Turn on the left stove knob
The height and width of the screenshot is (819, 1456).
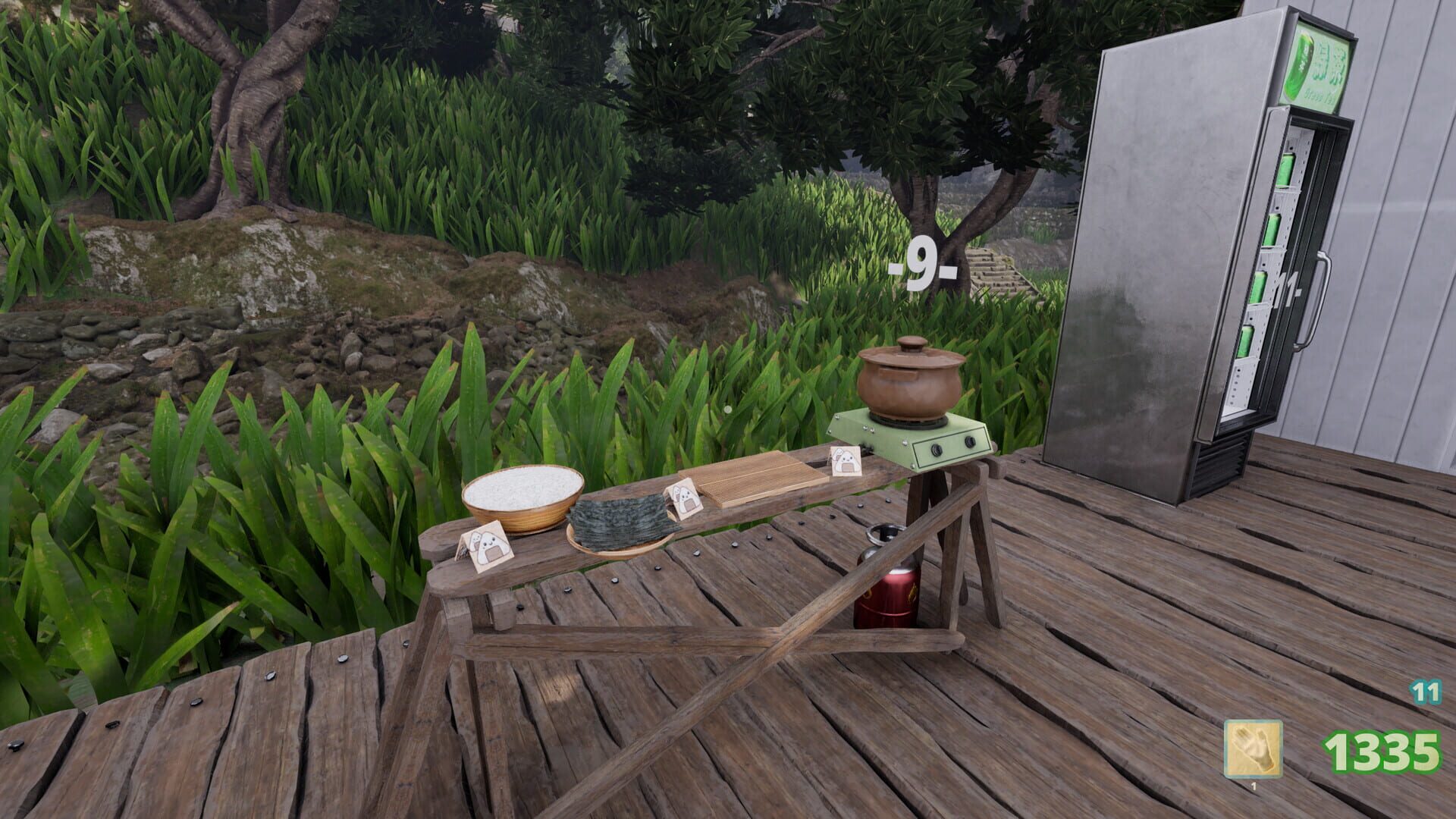click(937, 449)
